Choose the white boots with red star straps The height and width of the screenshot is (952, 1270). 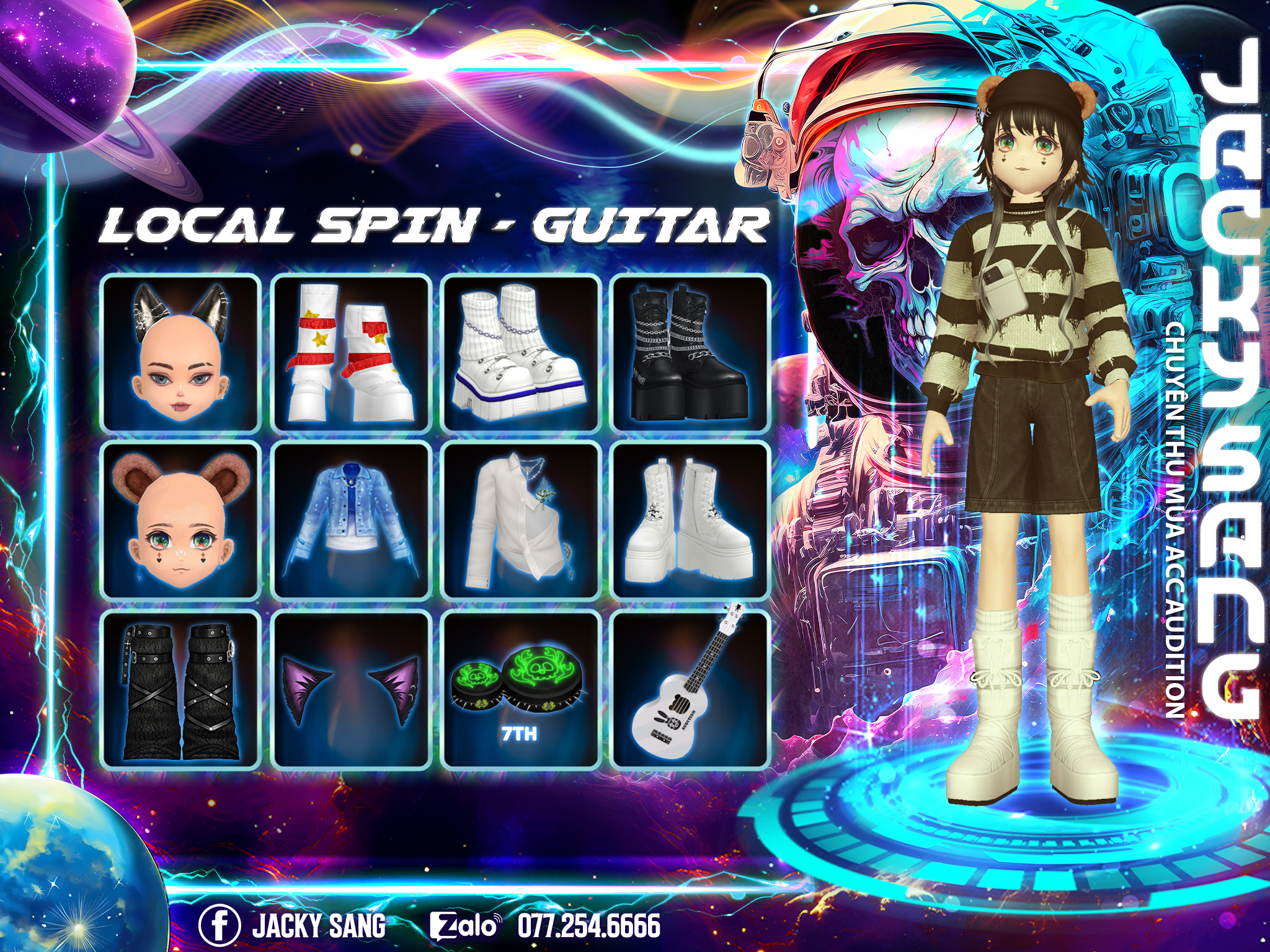pos(350,353)
